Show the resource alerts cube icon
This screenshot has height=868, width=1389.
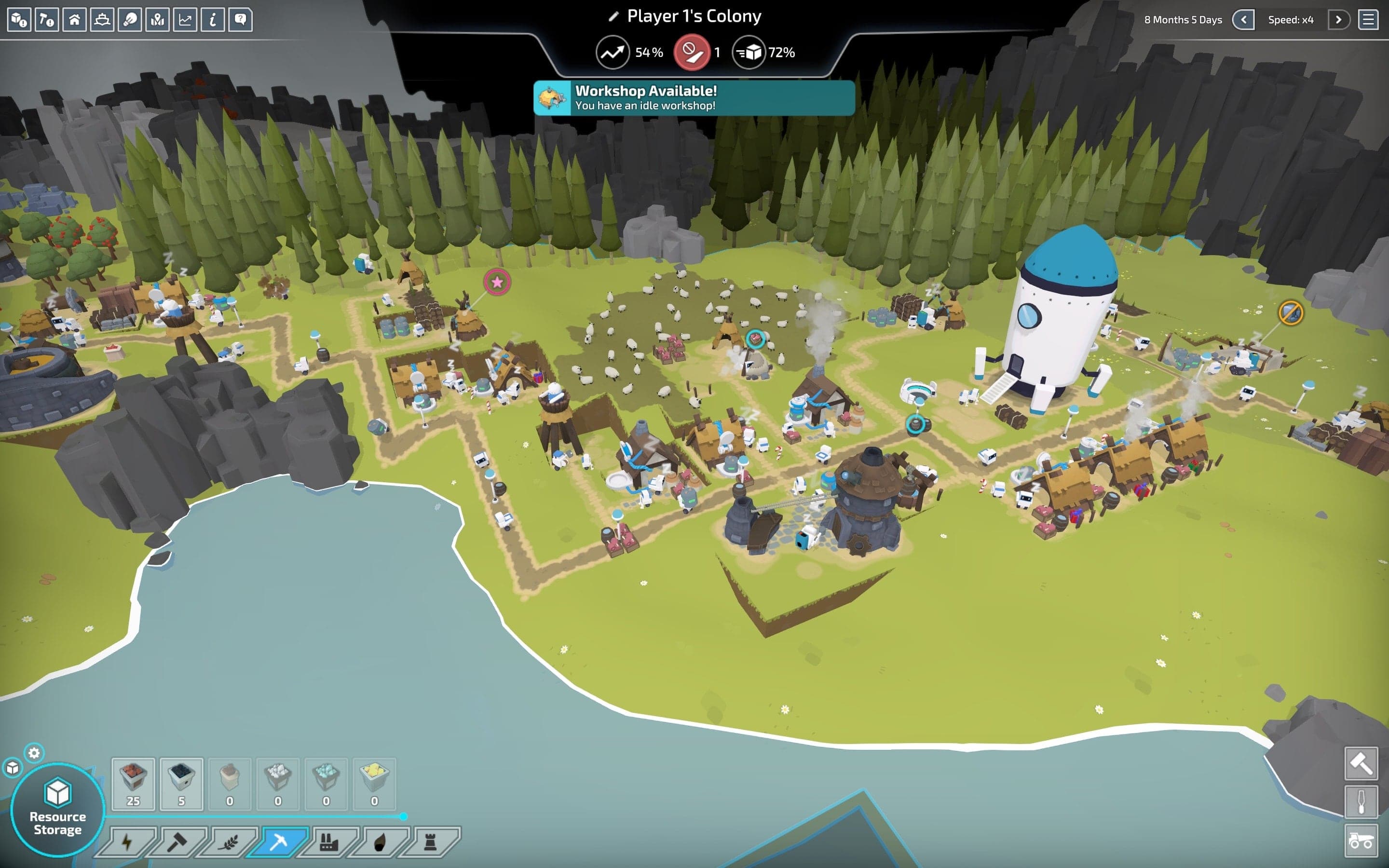point(19,20)
